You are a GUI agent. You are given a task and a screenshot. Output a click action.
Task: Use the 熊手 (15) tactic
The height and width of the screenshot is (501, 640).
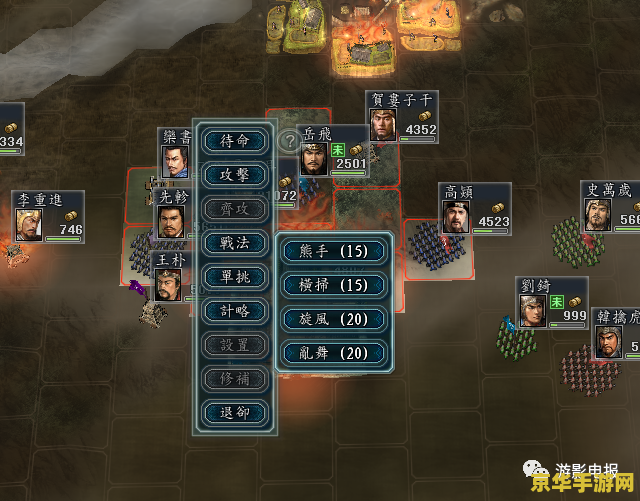tap(333, 251)
